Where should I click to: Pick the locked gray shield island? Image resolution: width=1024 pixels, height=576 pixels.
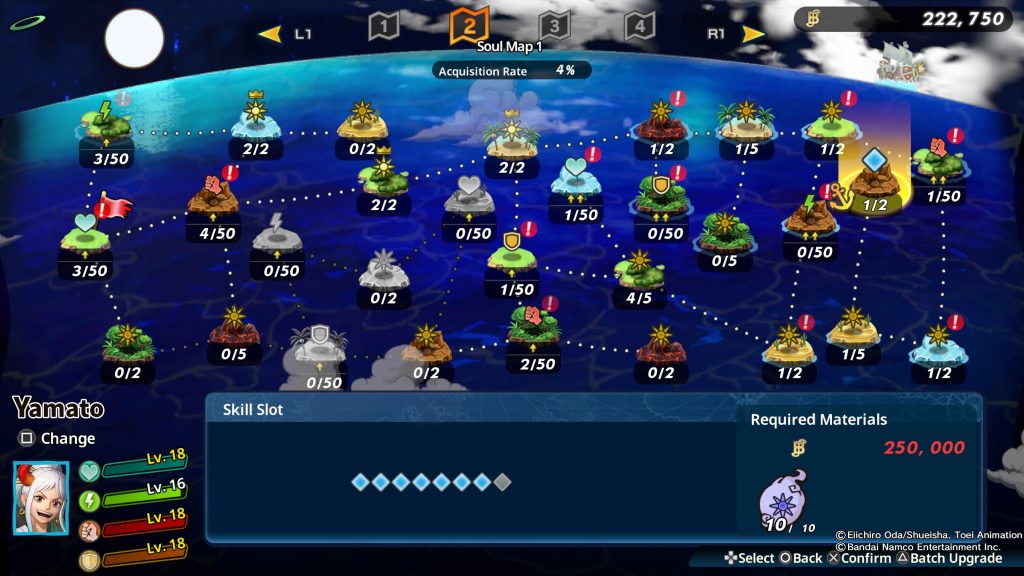click(320, 346)
